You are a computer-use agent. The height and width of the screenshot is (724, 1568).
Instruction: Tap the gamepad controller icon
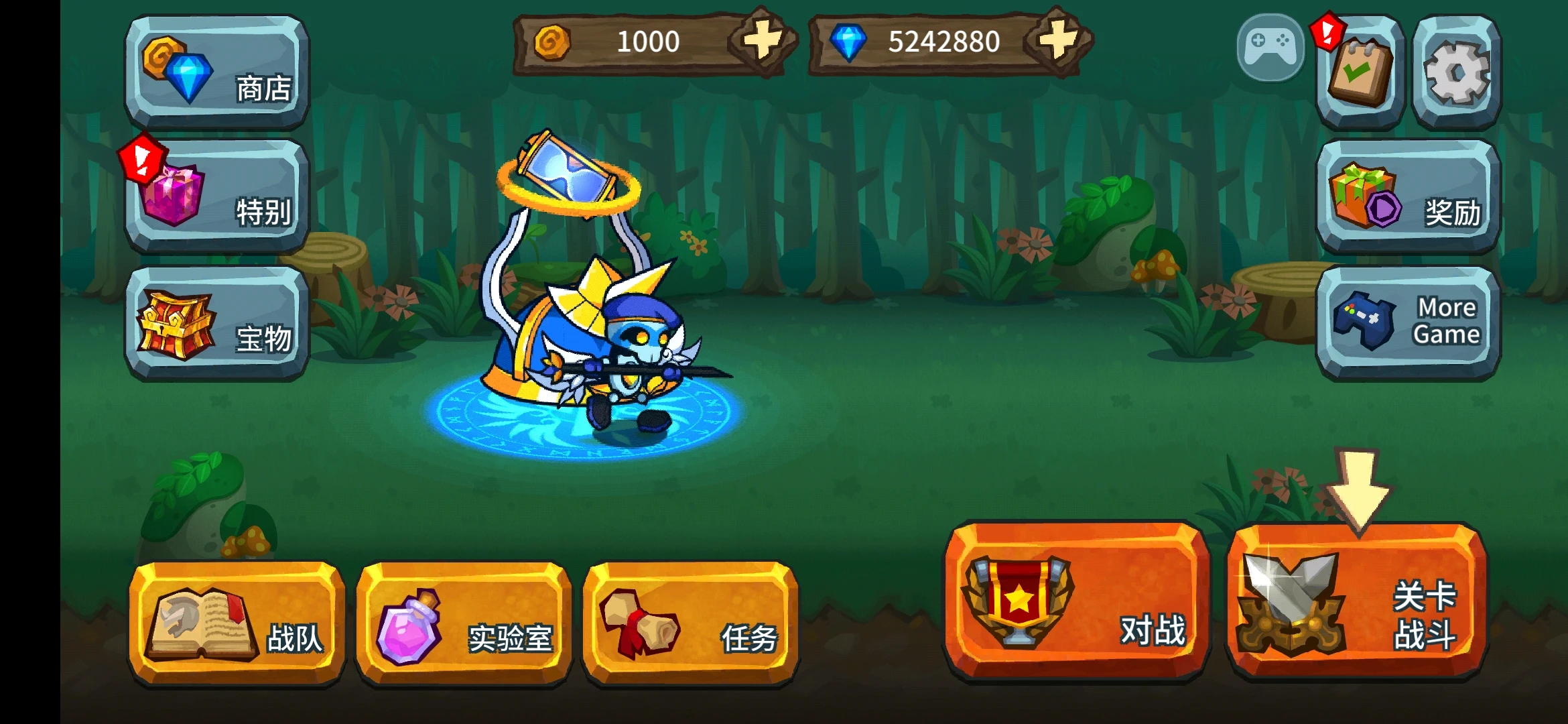[x=1270, y=47]
